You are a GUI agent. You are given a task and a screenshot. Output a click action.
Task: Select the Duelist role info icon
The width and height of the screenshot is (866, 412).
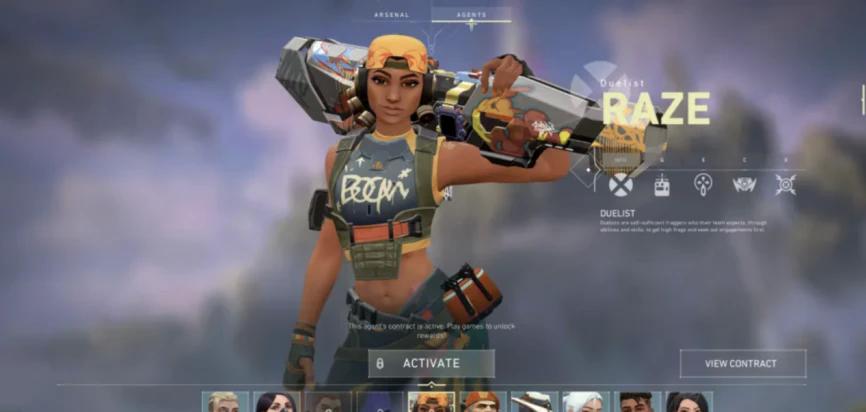tap(621, 184)
